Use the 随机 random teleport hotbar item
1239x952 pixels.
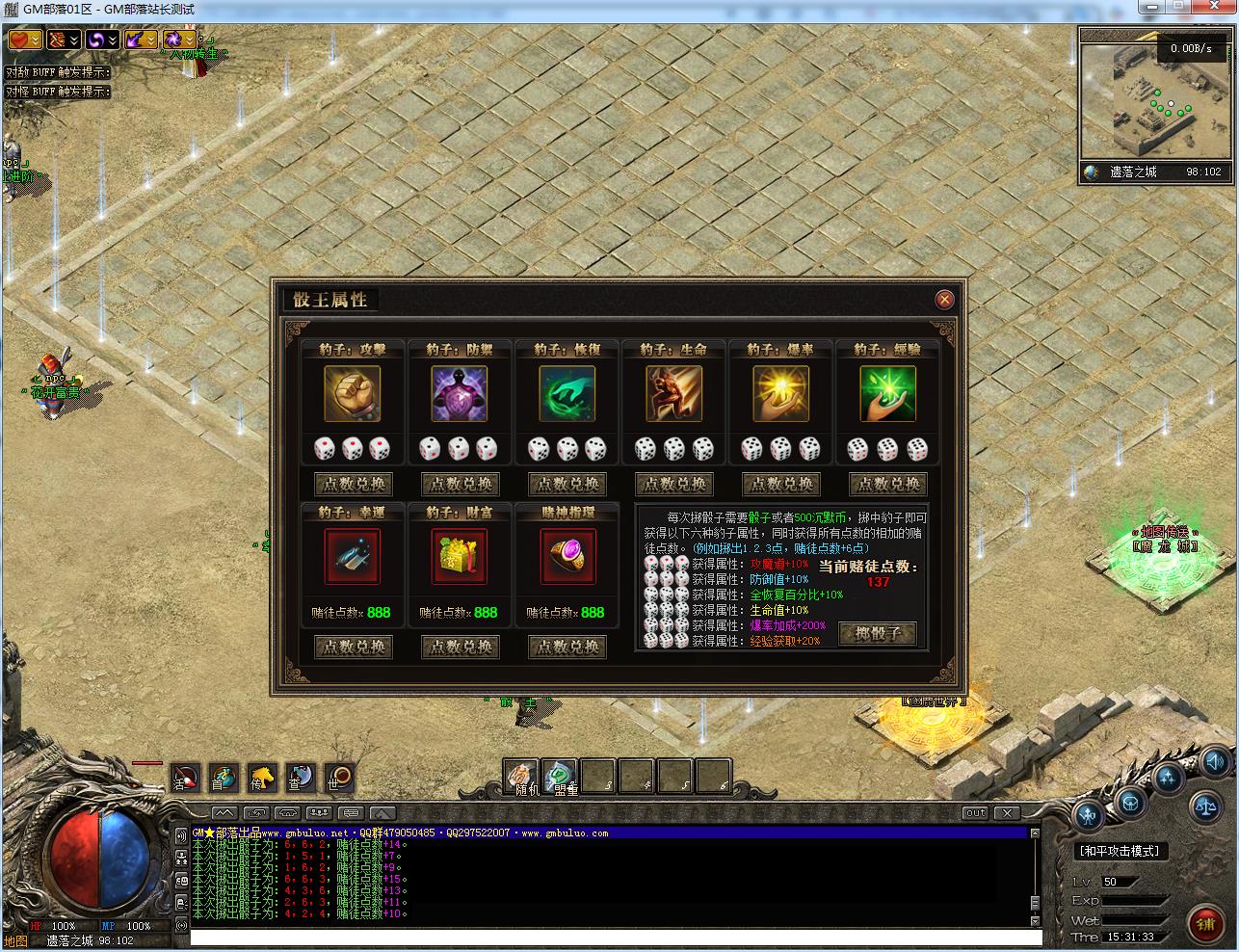(x=521, y=777)
